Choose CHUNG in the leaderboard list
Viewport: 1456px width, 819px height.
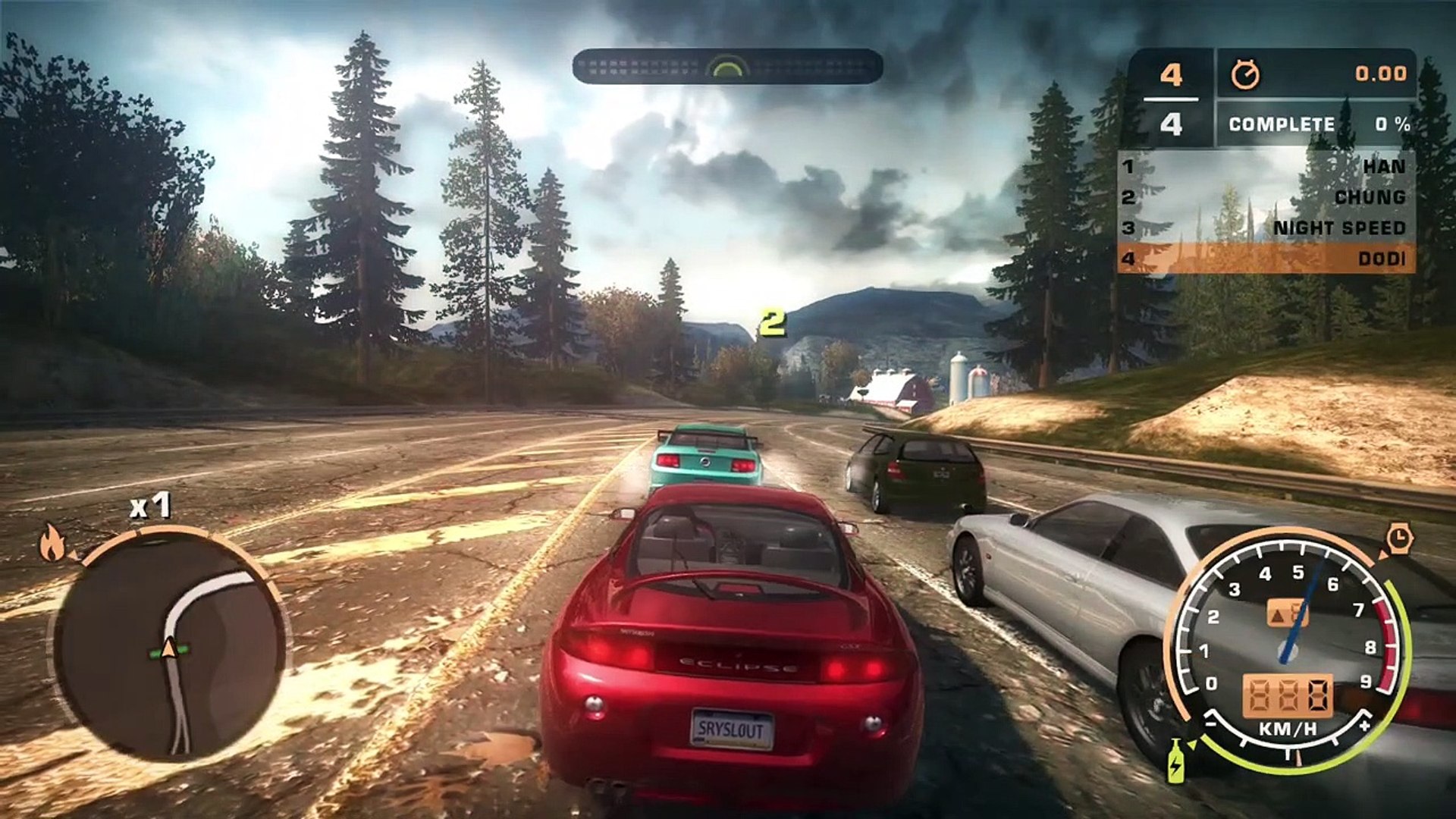(1265, 197)
